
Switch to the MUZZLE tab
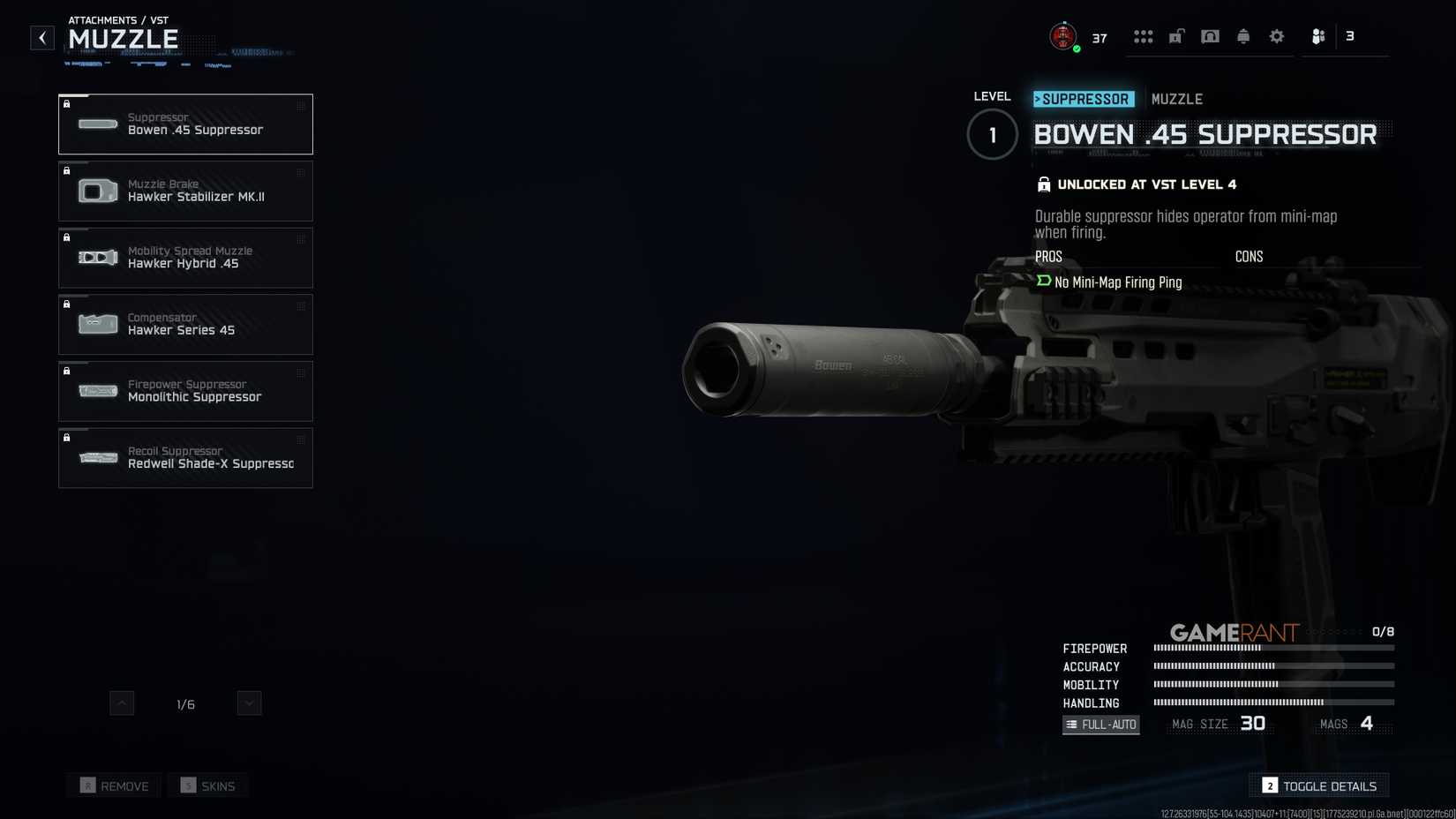coord(1177,99)
